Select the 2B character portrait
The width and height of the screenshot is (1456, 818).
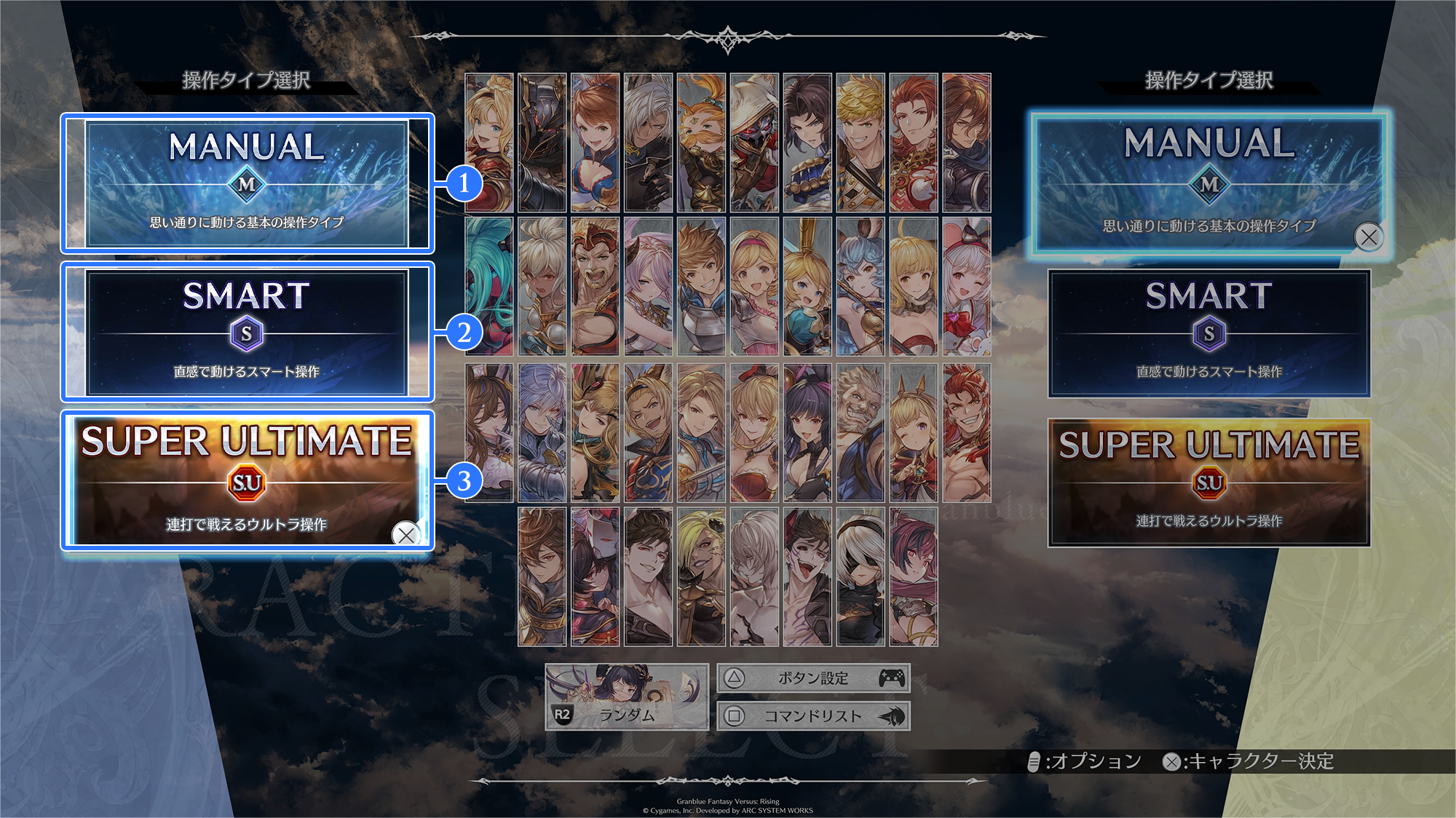(860, 576)
